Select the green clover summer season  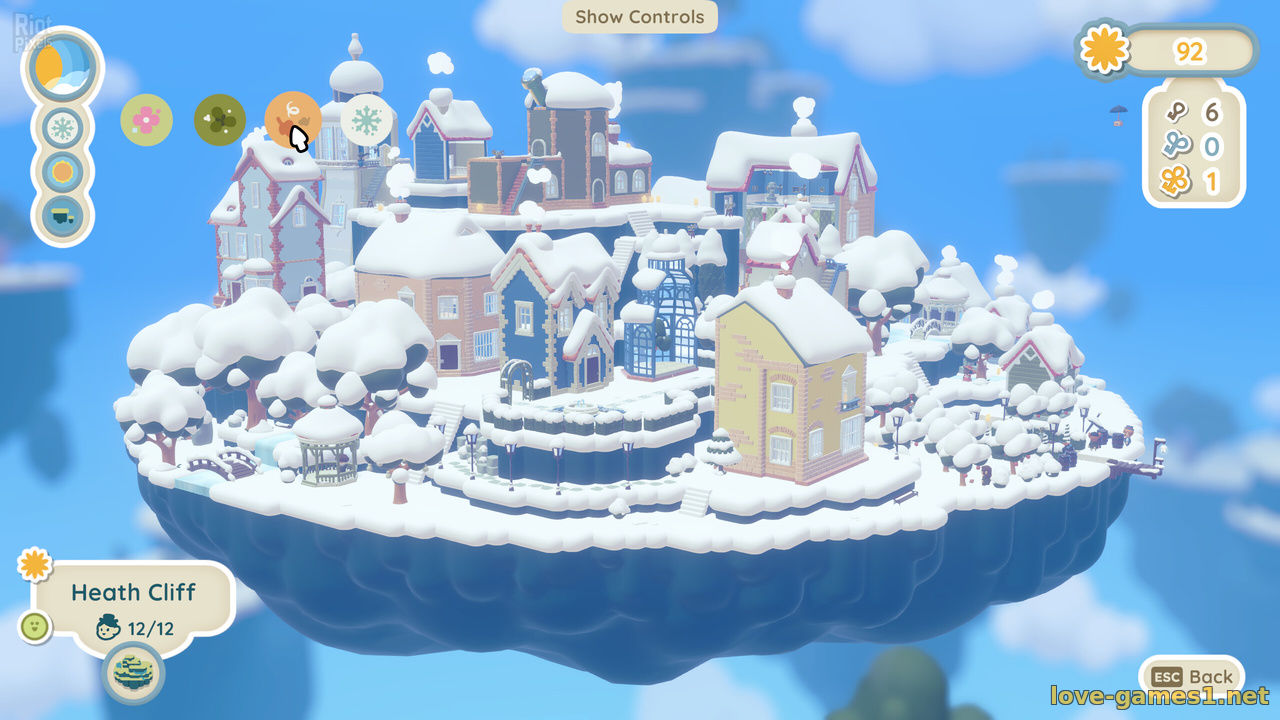click(x=220, y=120)
